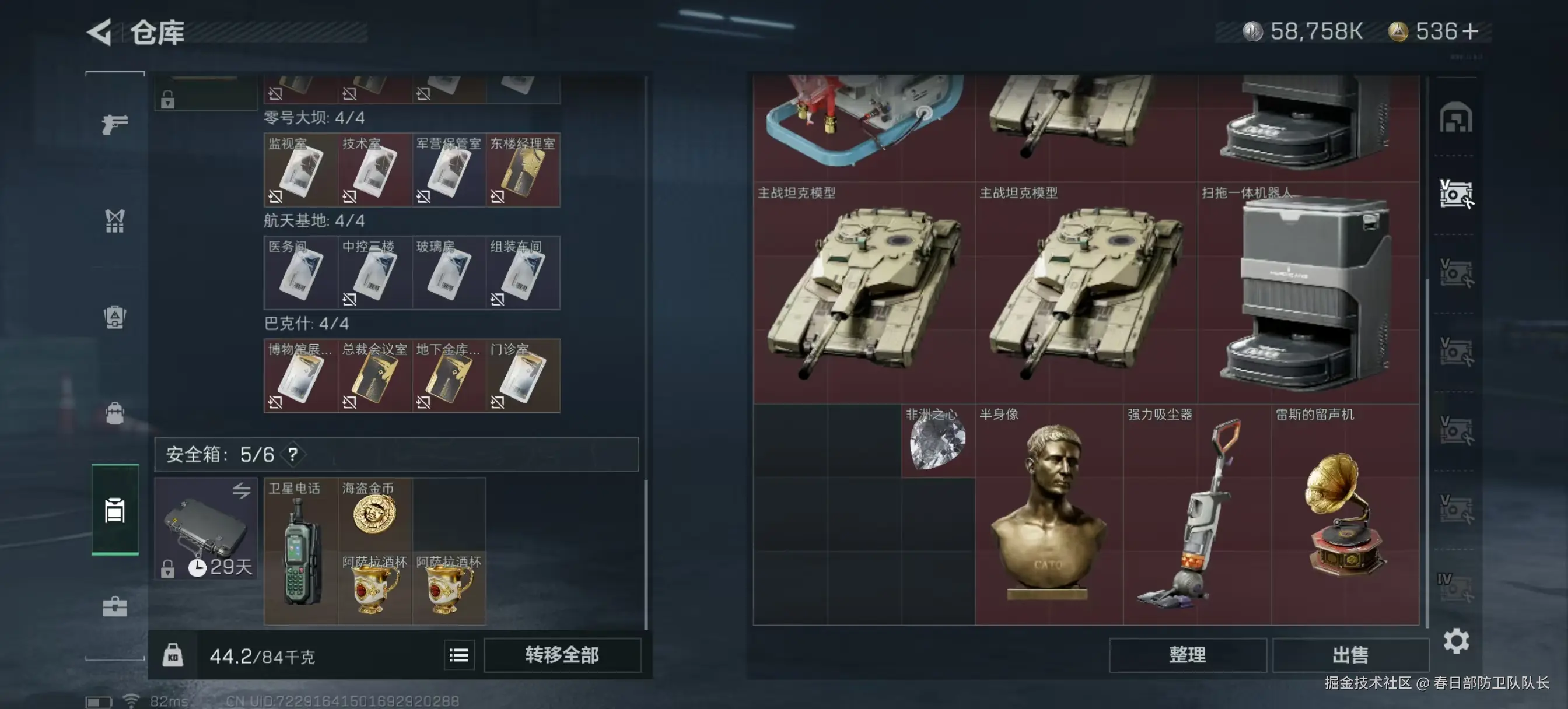Choose the 半身像 bust statue item
This screenshot has height=709, width=1568.
point(1049,514)
